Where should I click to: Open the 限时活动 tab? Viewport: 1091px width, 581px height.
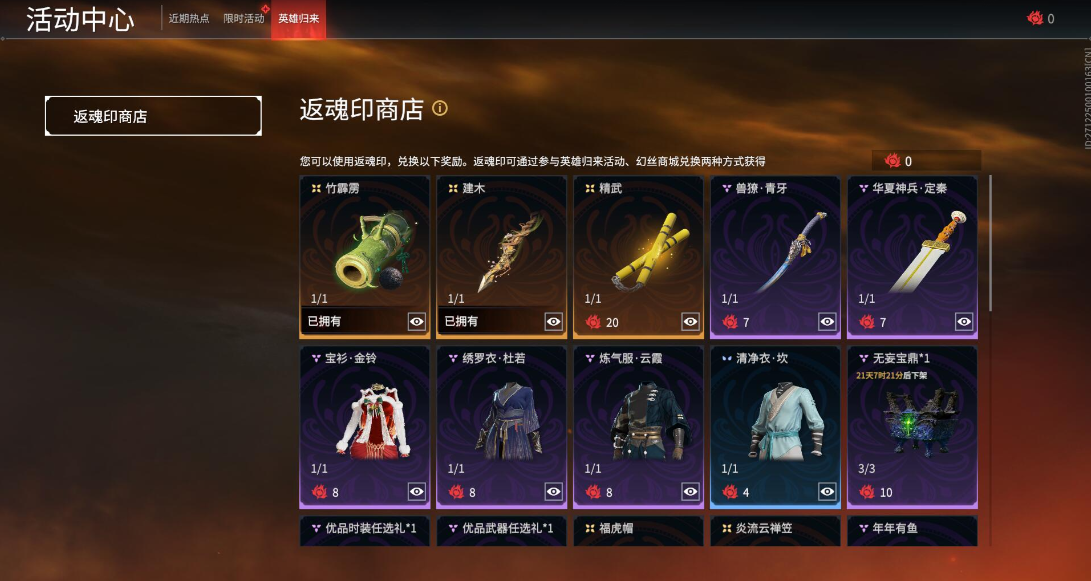click(x=244, y=18)
